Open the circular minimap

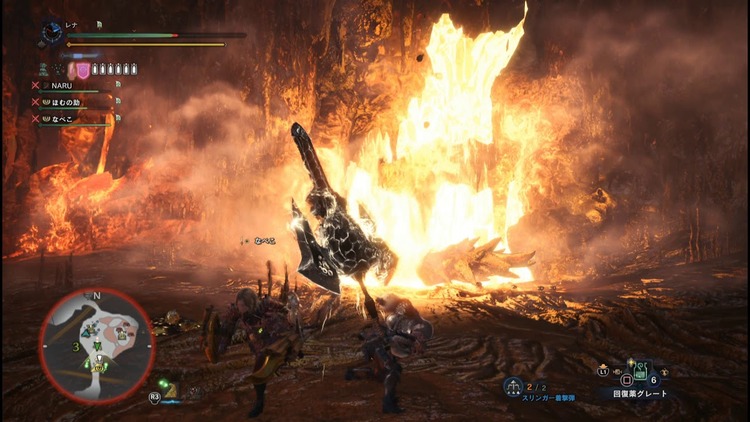point(96,345)
